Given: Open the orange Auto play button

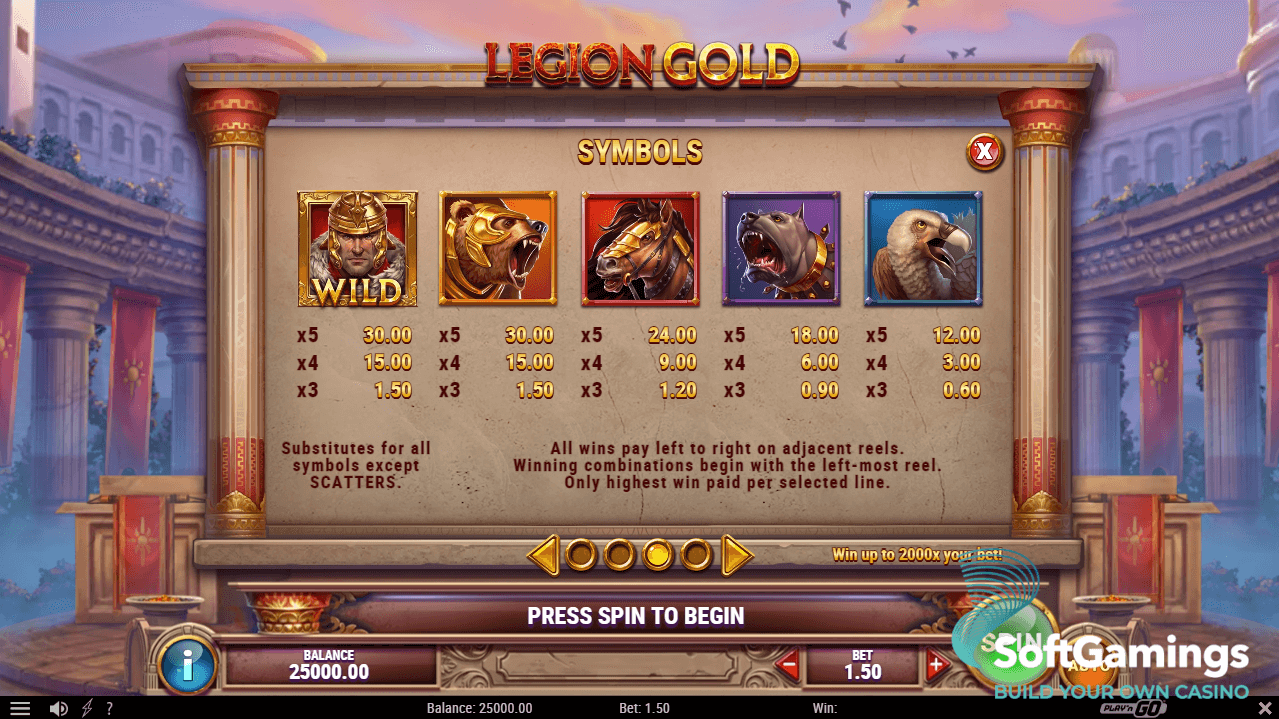Looking at the screenshot, I should 1088,660.
